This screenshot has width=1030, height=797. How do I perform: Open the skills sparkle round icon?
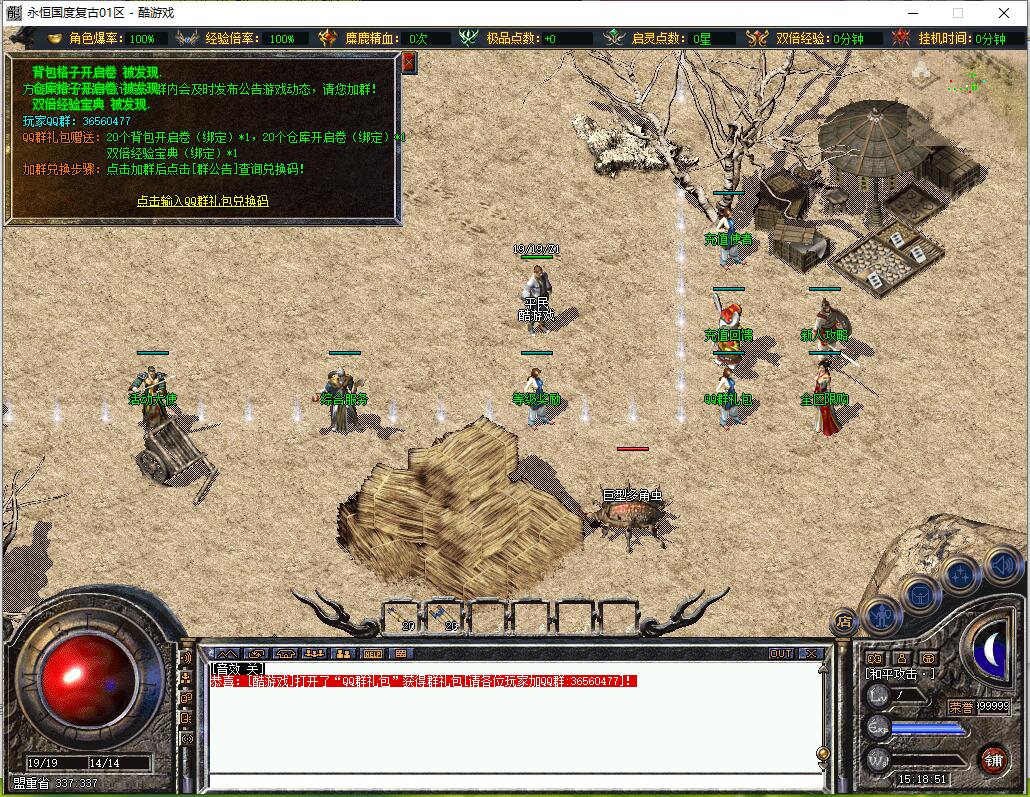tap(961, 574)
